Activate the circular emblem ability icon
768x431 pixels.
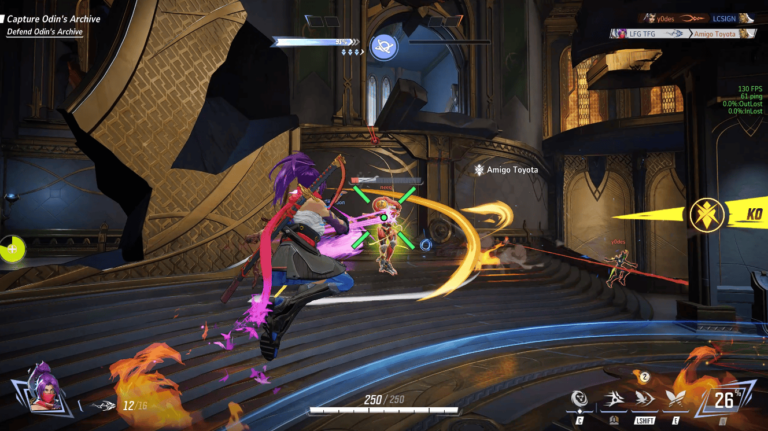(x=579, y=400)
